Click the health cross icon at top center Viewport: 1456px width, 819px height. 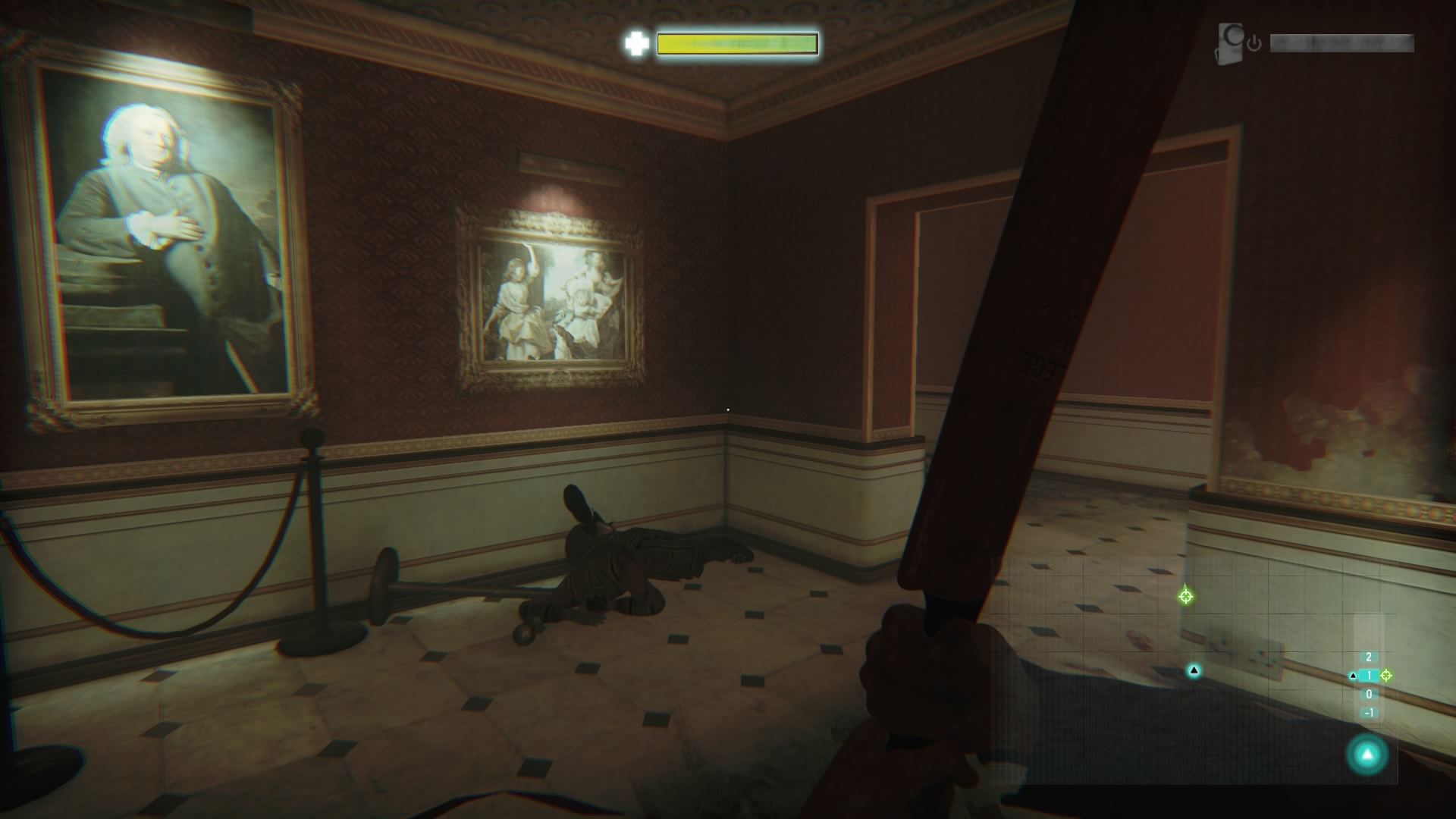click(x=639, y=43)
